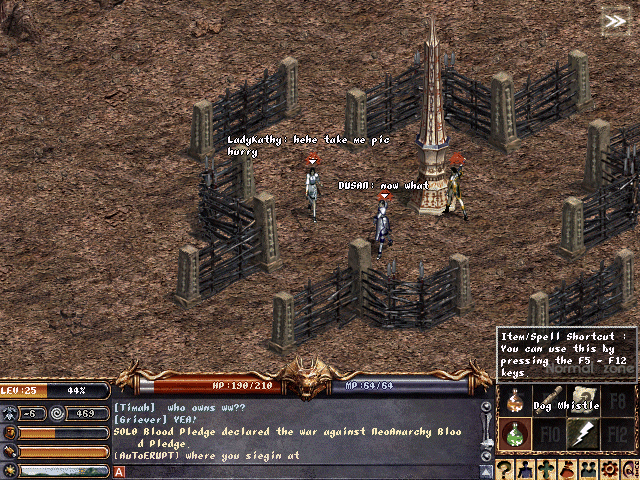Activate the lightning bolt spell shortcut
640x480 pixels.
point(582,435)
